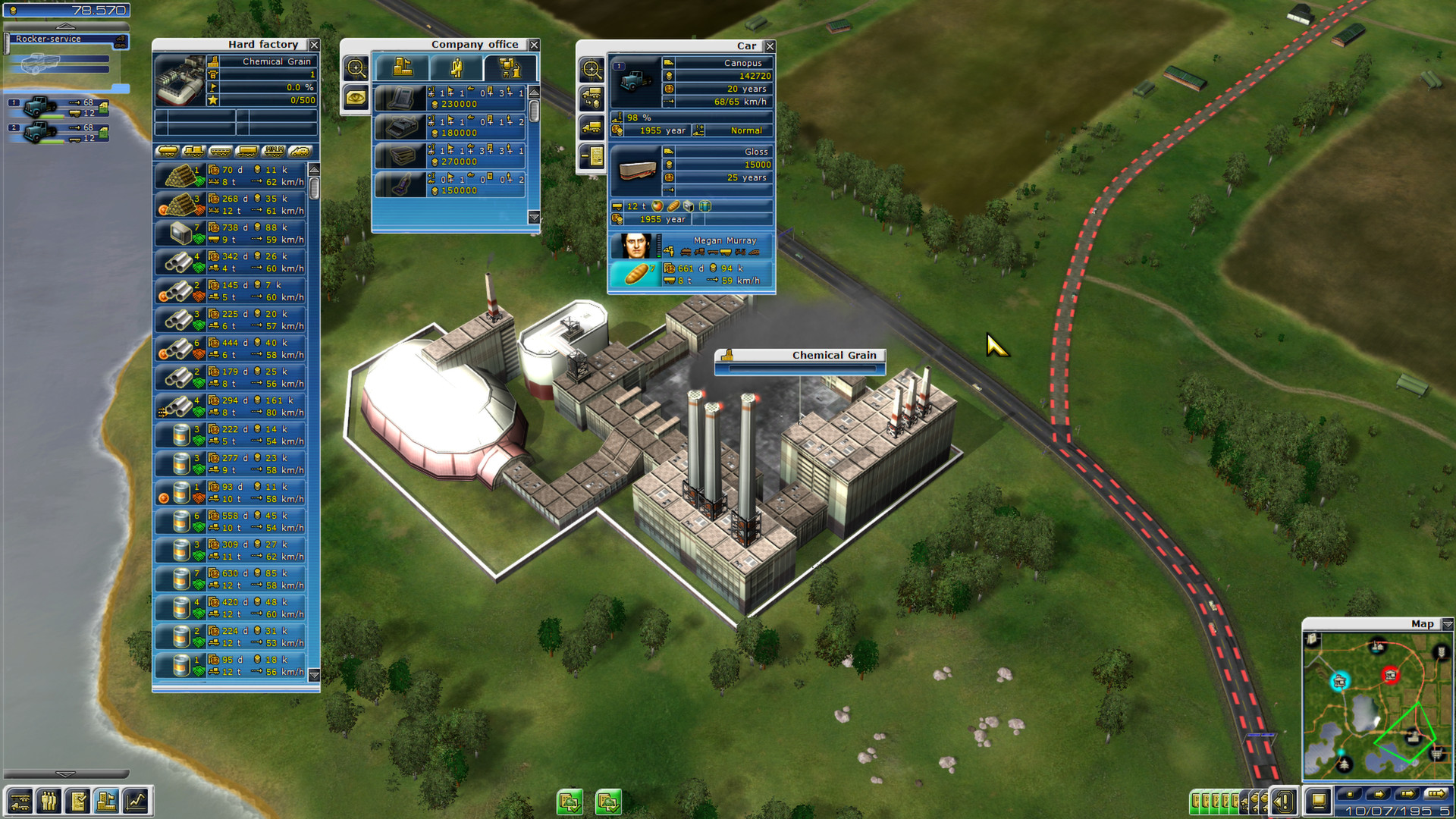Pause the game with the speed control dot
This screenshot has height=819, width=1456.
click(x=1349, y=795)
